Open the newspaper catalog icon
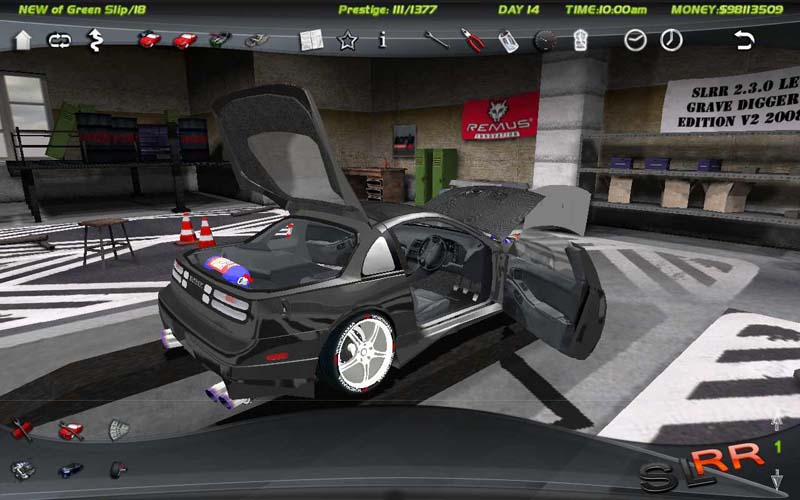The width and height of the screenshot is (800, 500). (310, 40)
